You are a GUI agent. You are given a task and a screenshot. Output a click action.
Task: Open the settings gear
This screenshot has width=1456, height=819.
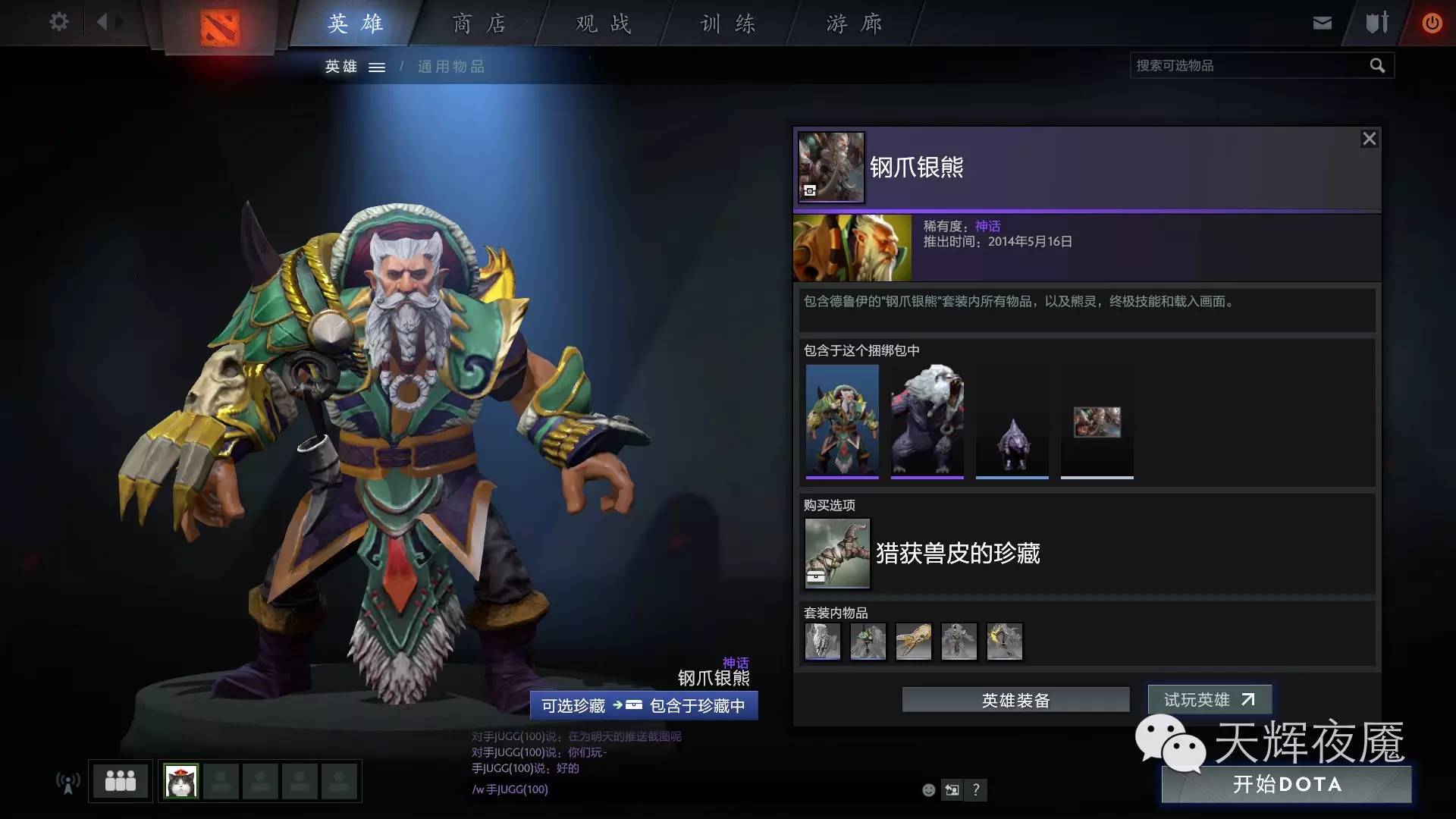(58, 23)
